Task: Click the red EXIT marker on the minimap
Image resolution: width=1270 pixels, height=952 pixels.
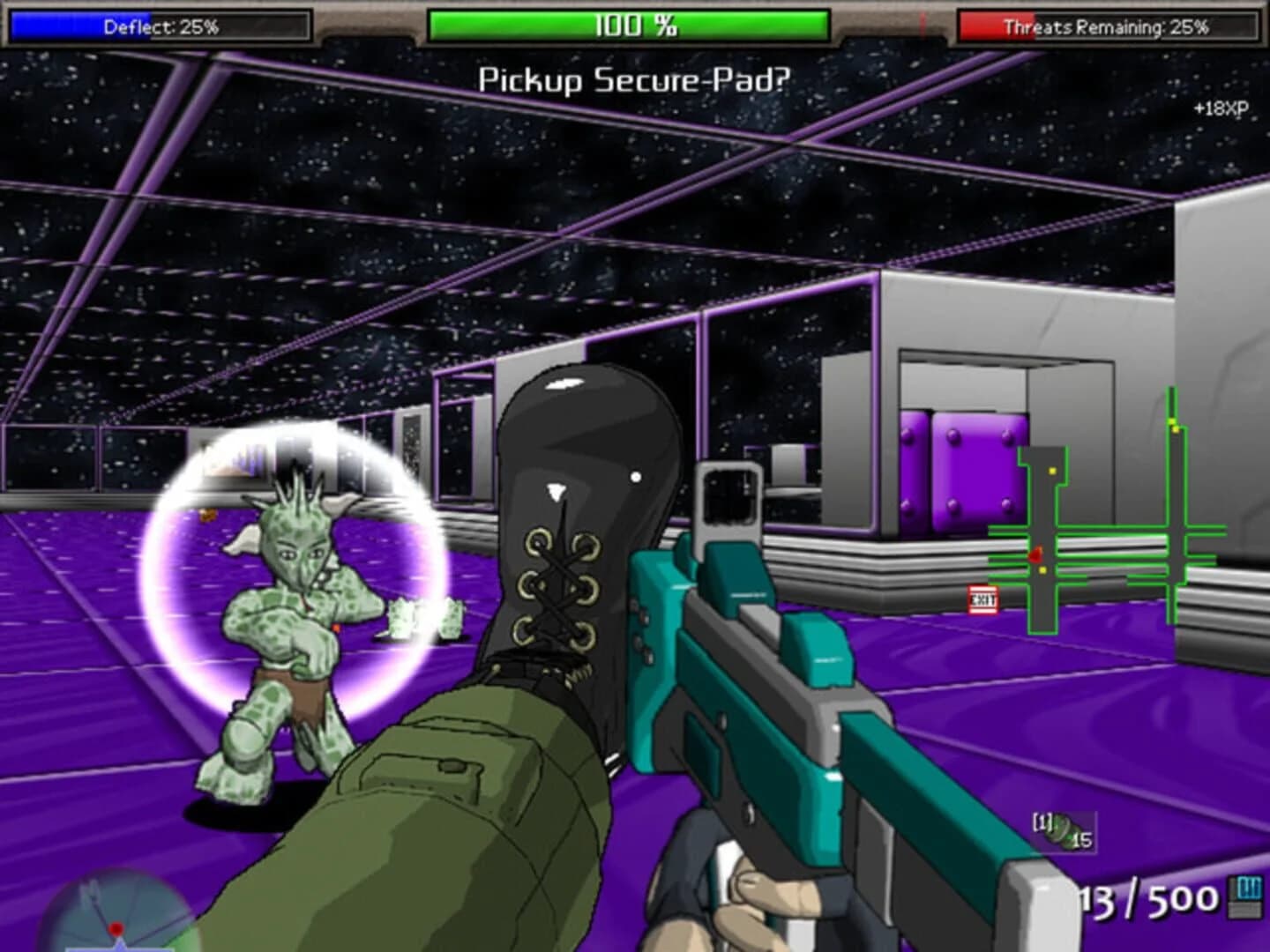Action: 983,599
